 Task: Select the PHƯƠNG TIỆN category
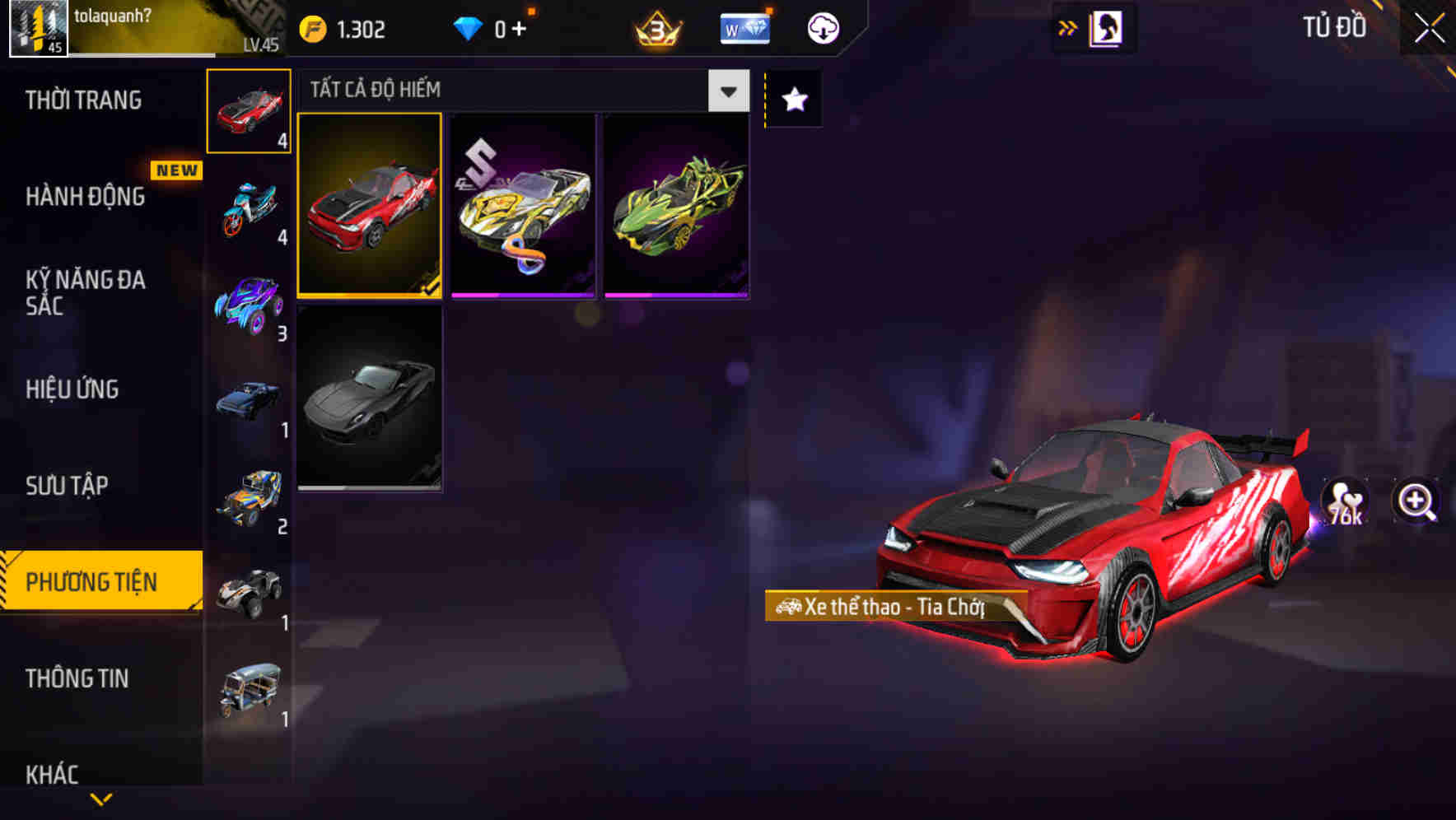pos(95,581)
